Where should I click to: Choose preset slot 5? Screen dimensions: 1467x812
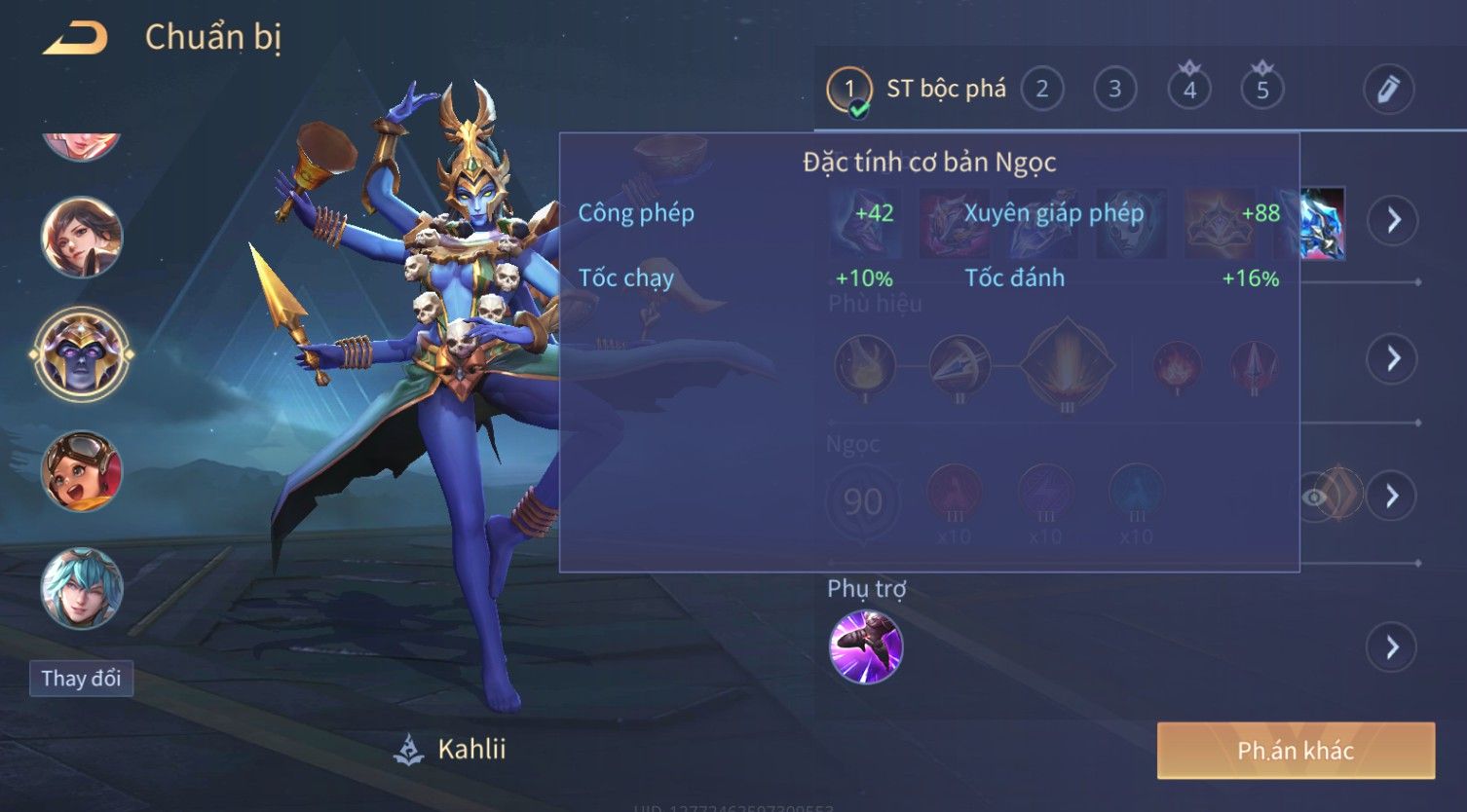[x=1261, y=90]
